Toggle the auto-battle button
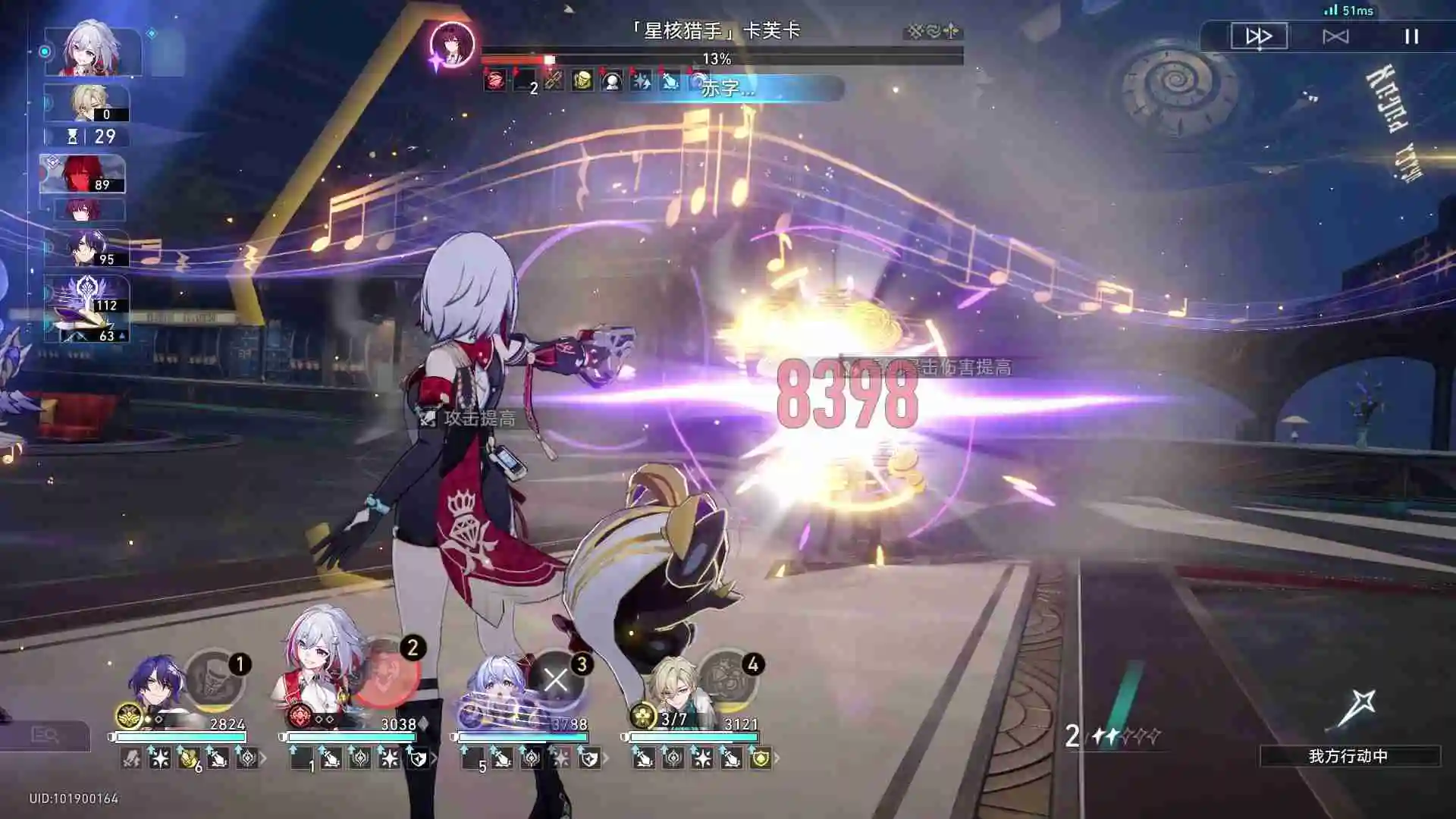The width and height of the screenshot is (1456, 819). click(x=1335, y=36)
